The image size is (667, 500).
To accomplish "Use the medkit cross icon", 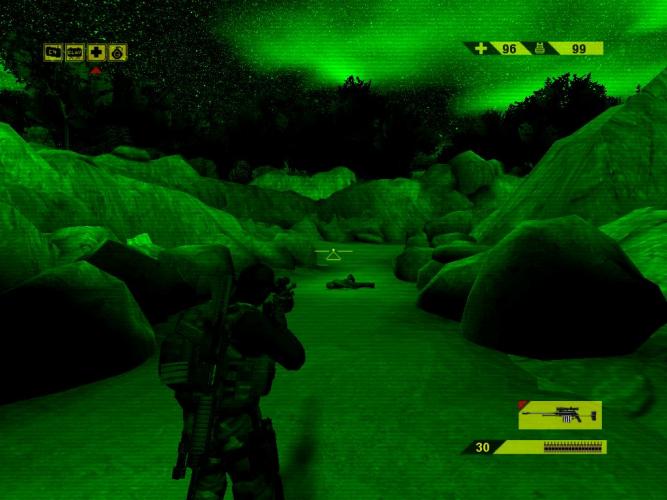I will [x=96, y=52].
